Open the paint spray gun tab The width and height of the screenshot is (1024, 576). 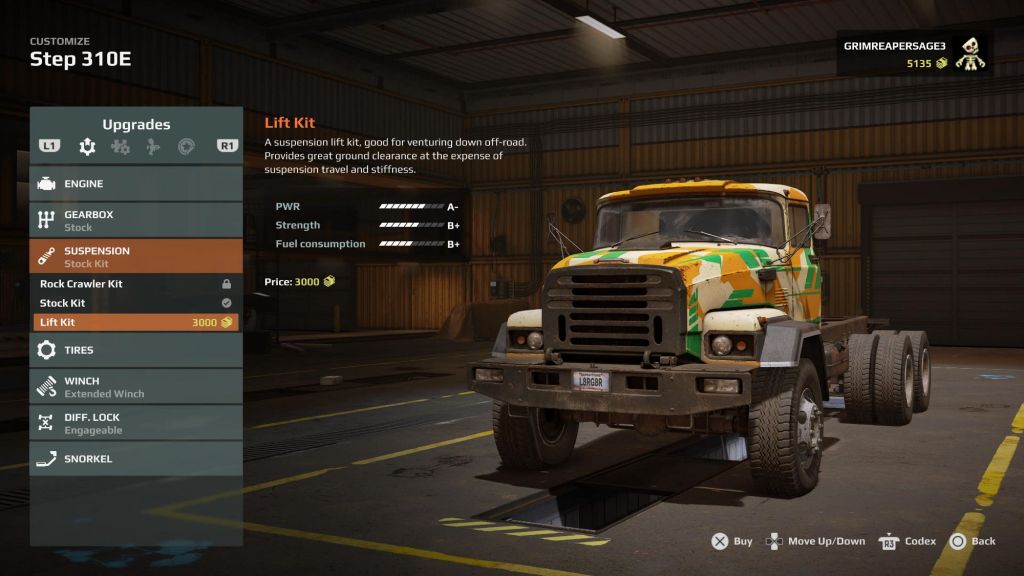click(x=152, y=147)
